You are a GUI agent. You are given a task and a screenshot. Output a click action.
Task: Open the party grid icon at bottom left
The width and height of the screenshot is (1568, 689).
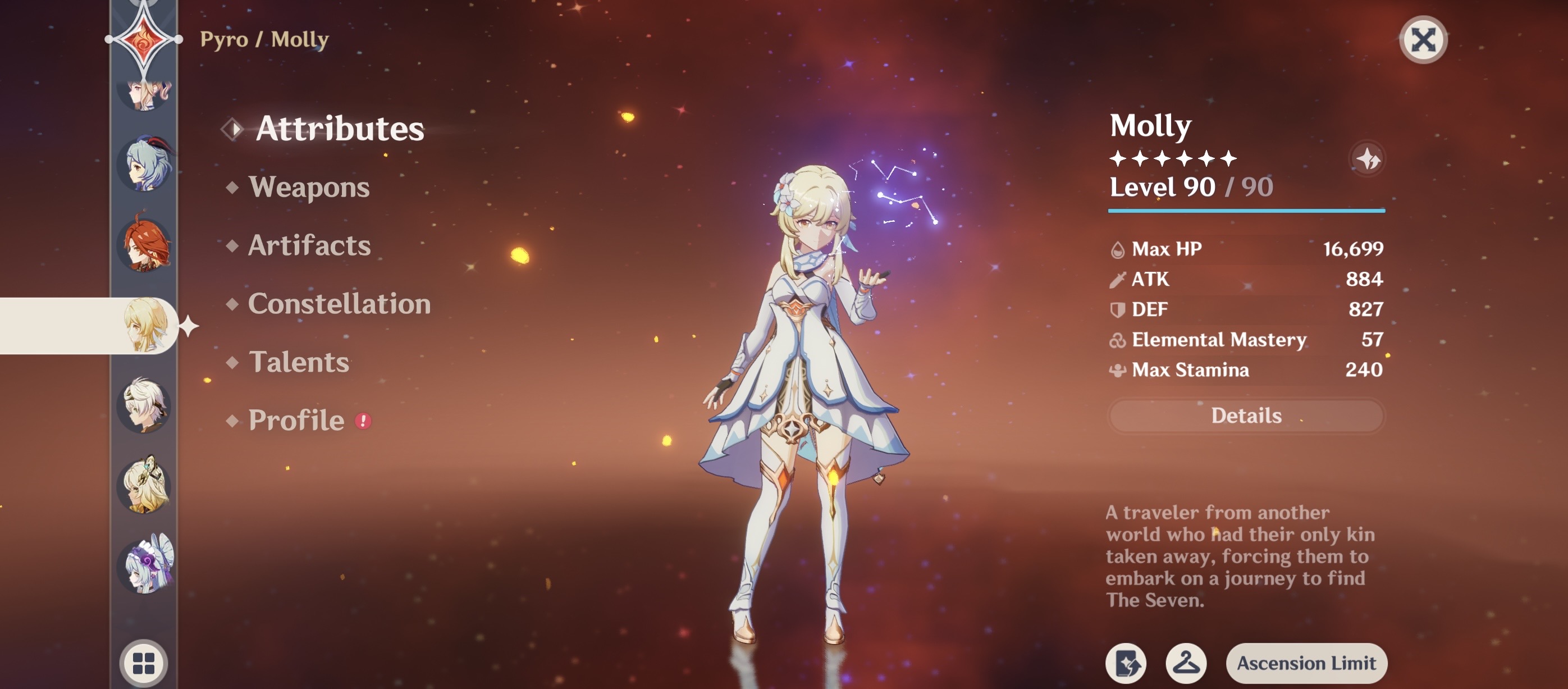coord(145,663)
